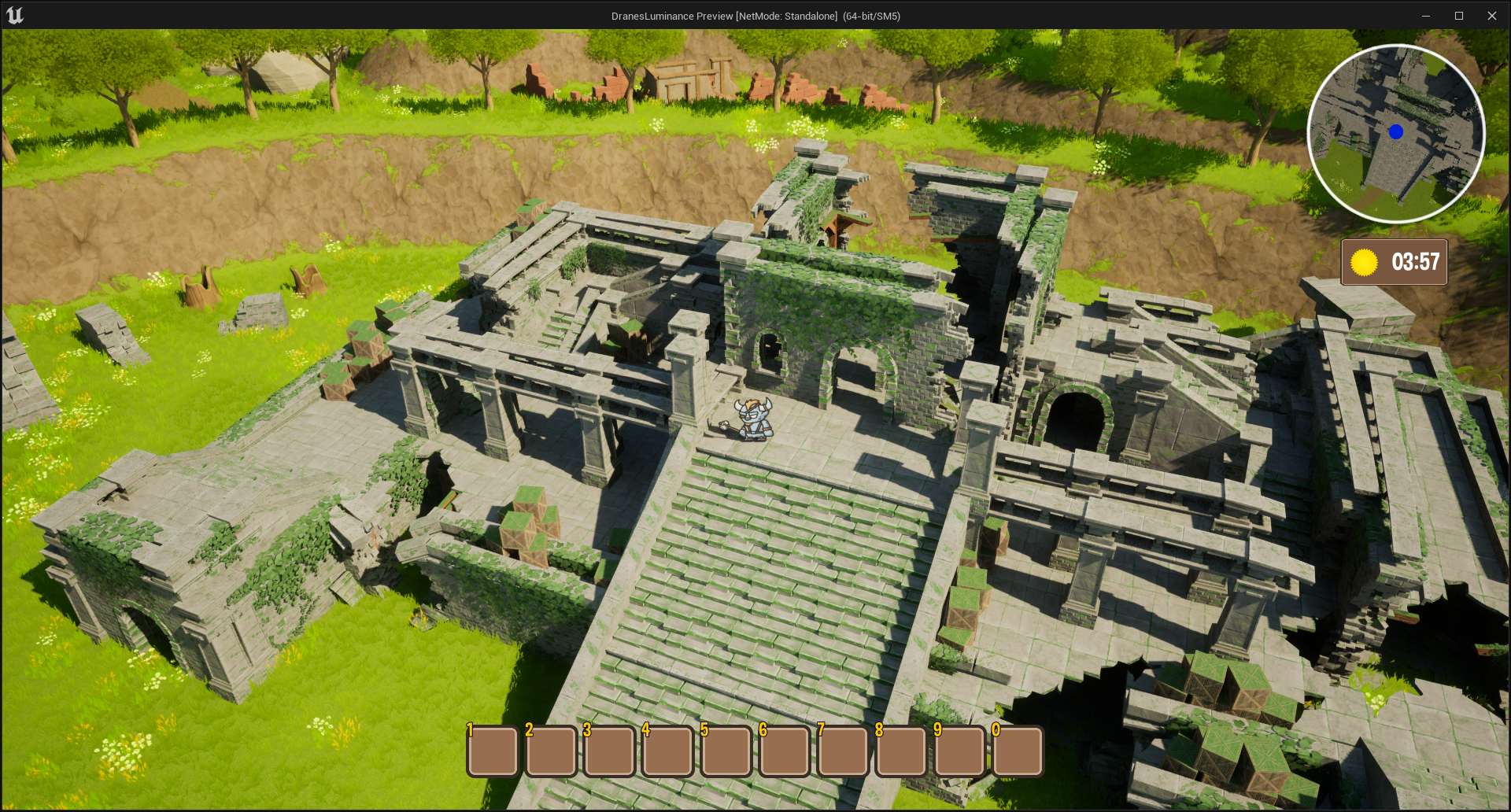The height and width of the screenshot is (812, 1511).
Task: Click hotbar slot number 6
Action: [784, 751]
